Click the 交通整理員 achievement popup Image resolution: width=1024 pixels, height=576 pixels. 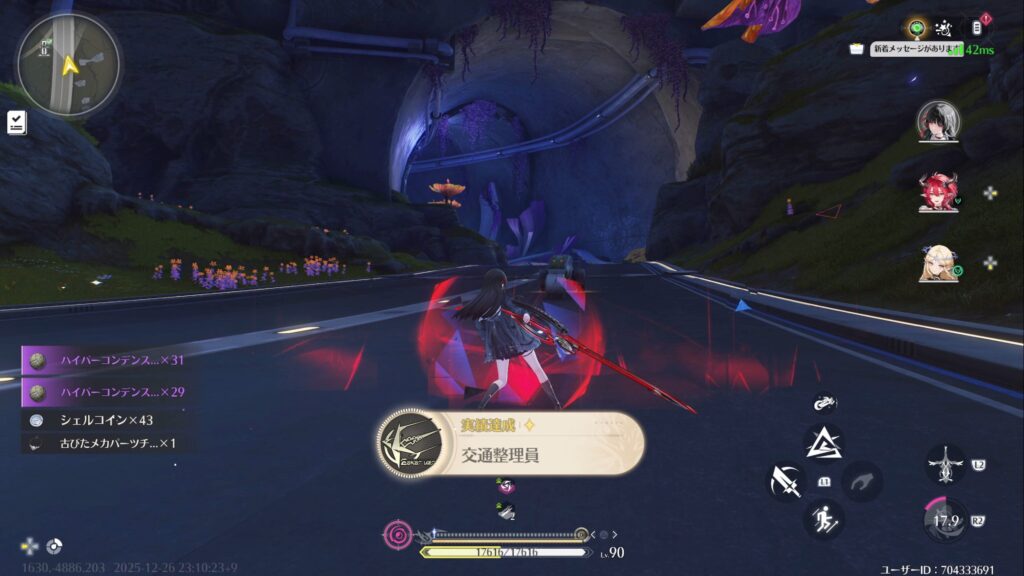pos(510,443)
